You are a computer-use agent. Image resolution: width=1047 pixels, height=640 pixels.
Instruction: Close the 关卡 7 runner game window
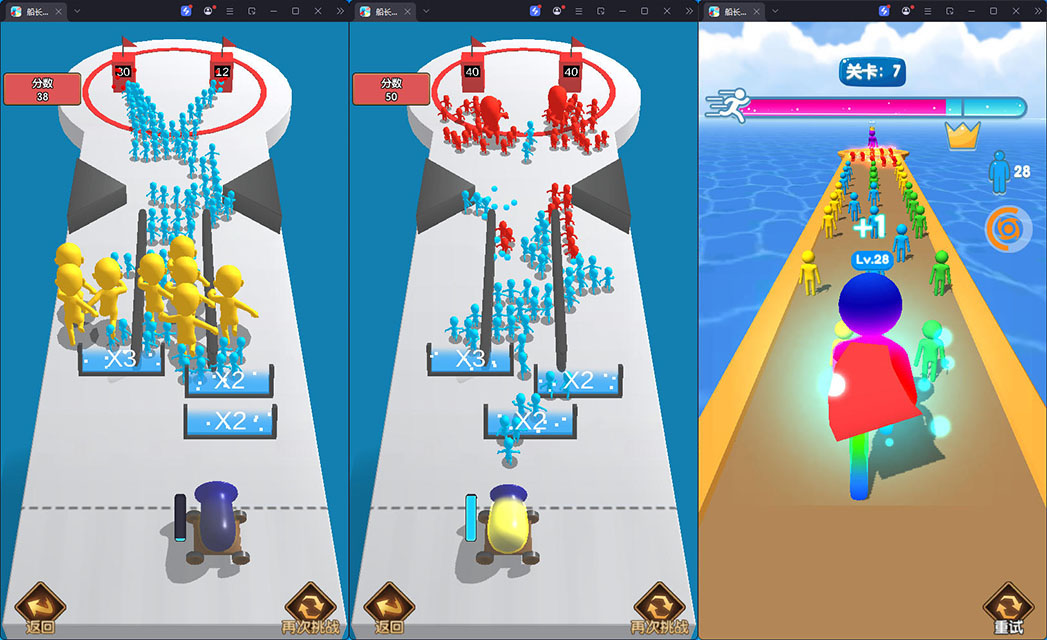click(1016, 11)
